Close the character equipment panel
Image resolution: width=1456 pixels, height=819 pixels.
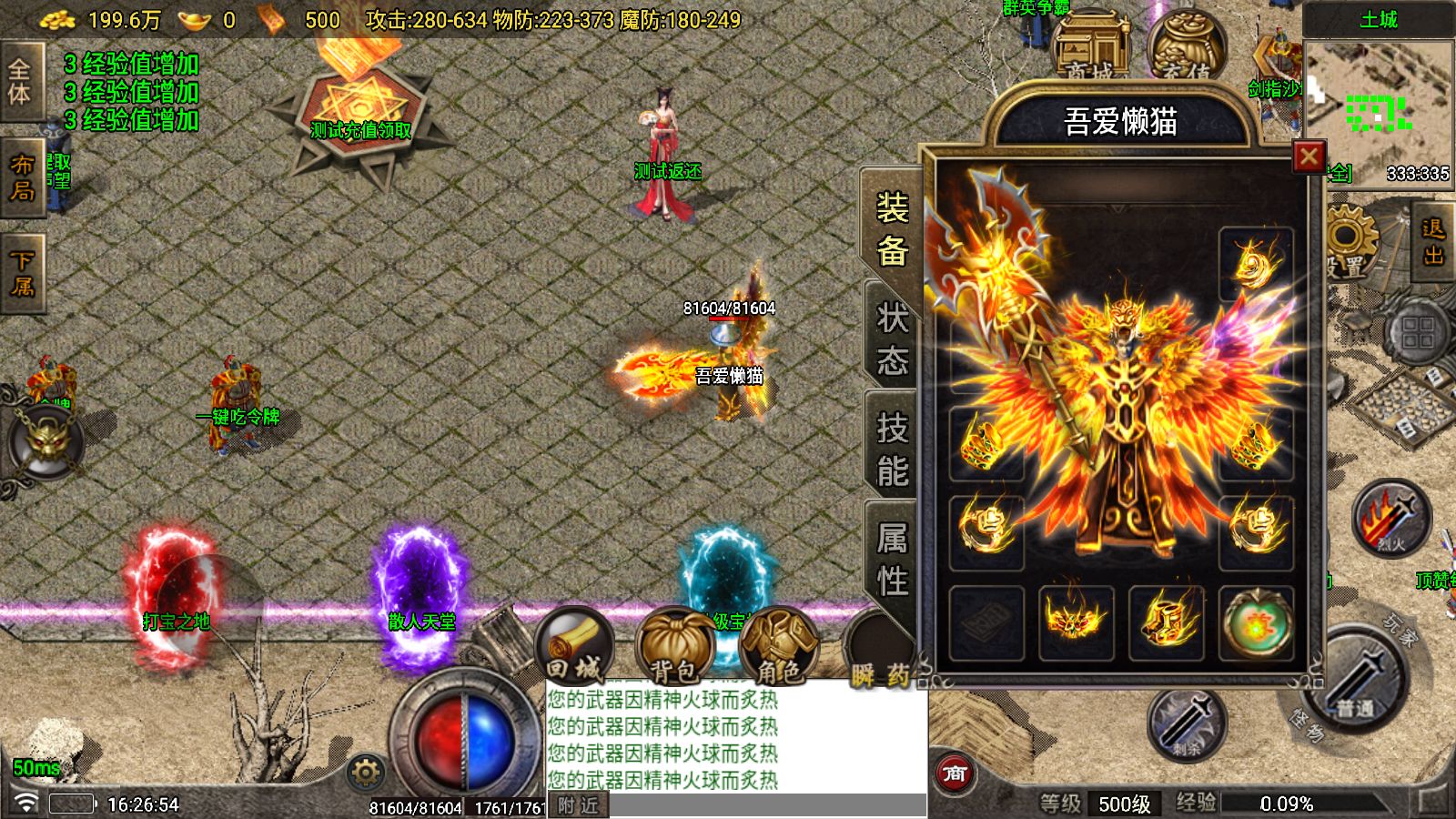pos(1309,157)
